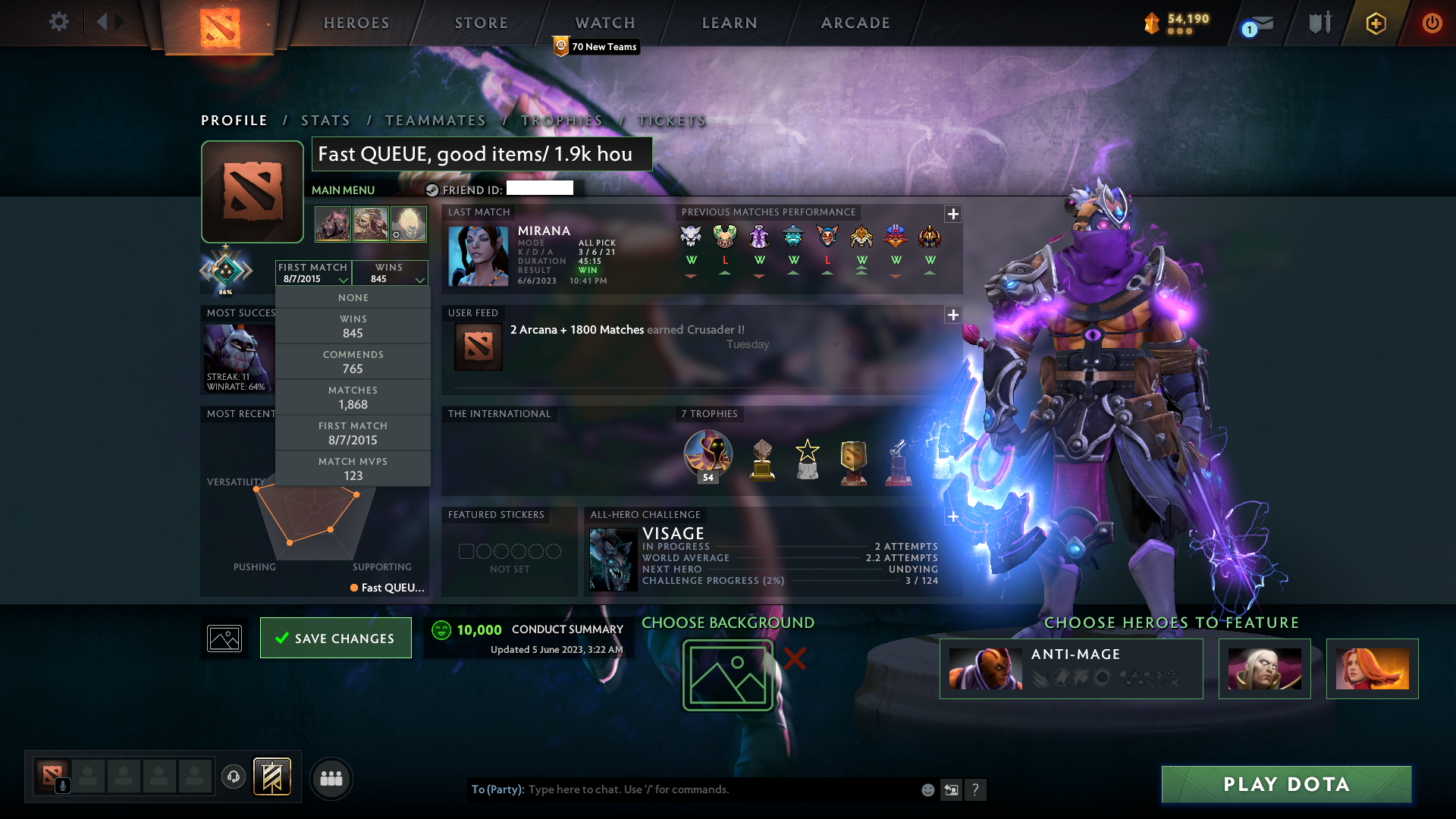1456x819 pixels.
Task: Click the SAVE CHANGES button
Action: point(335,638)
